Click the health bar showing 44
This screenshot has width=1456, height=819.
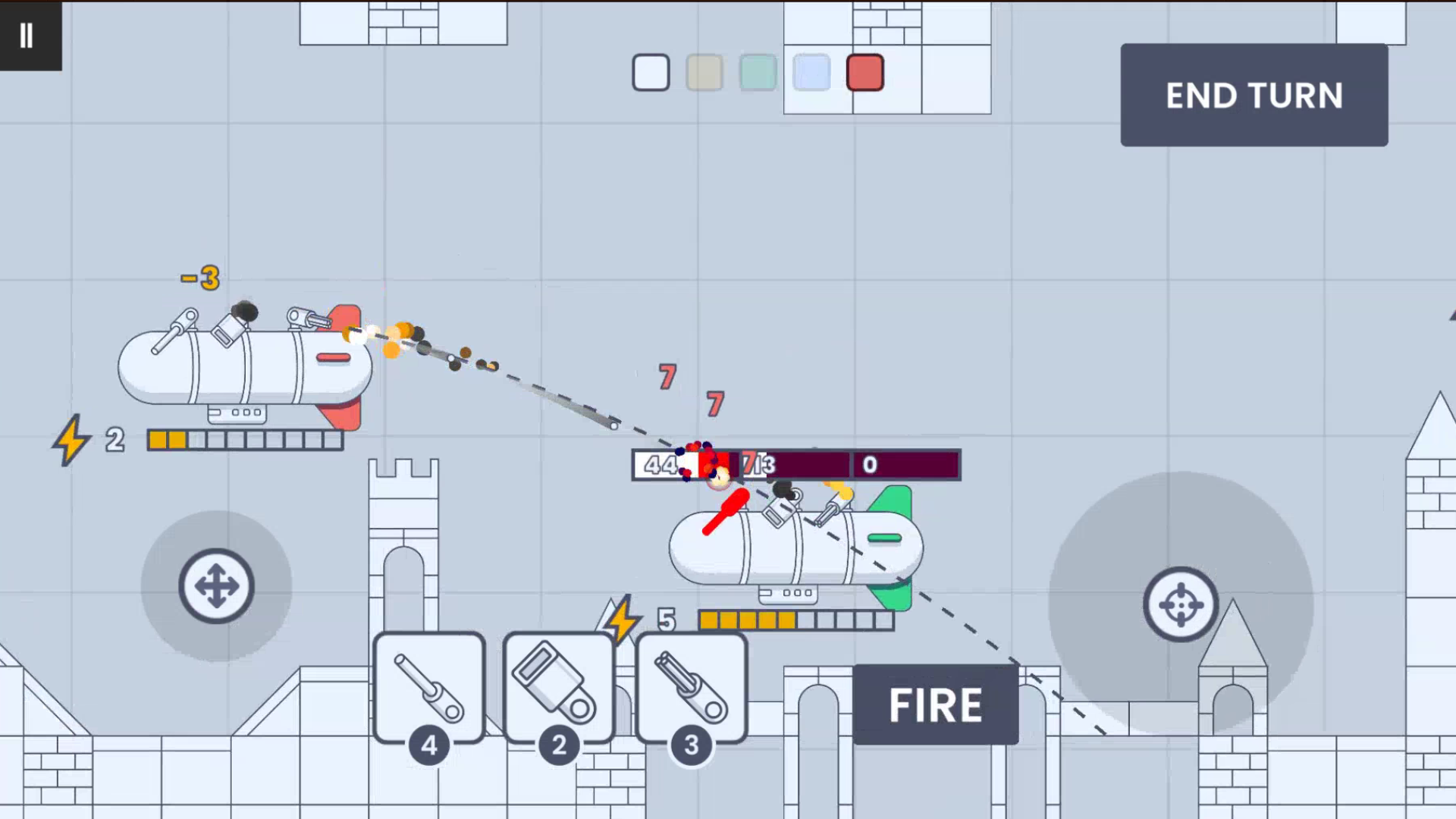(x=661, y=465)
